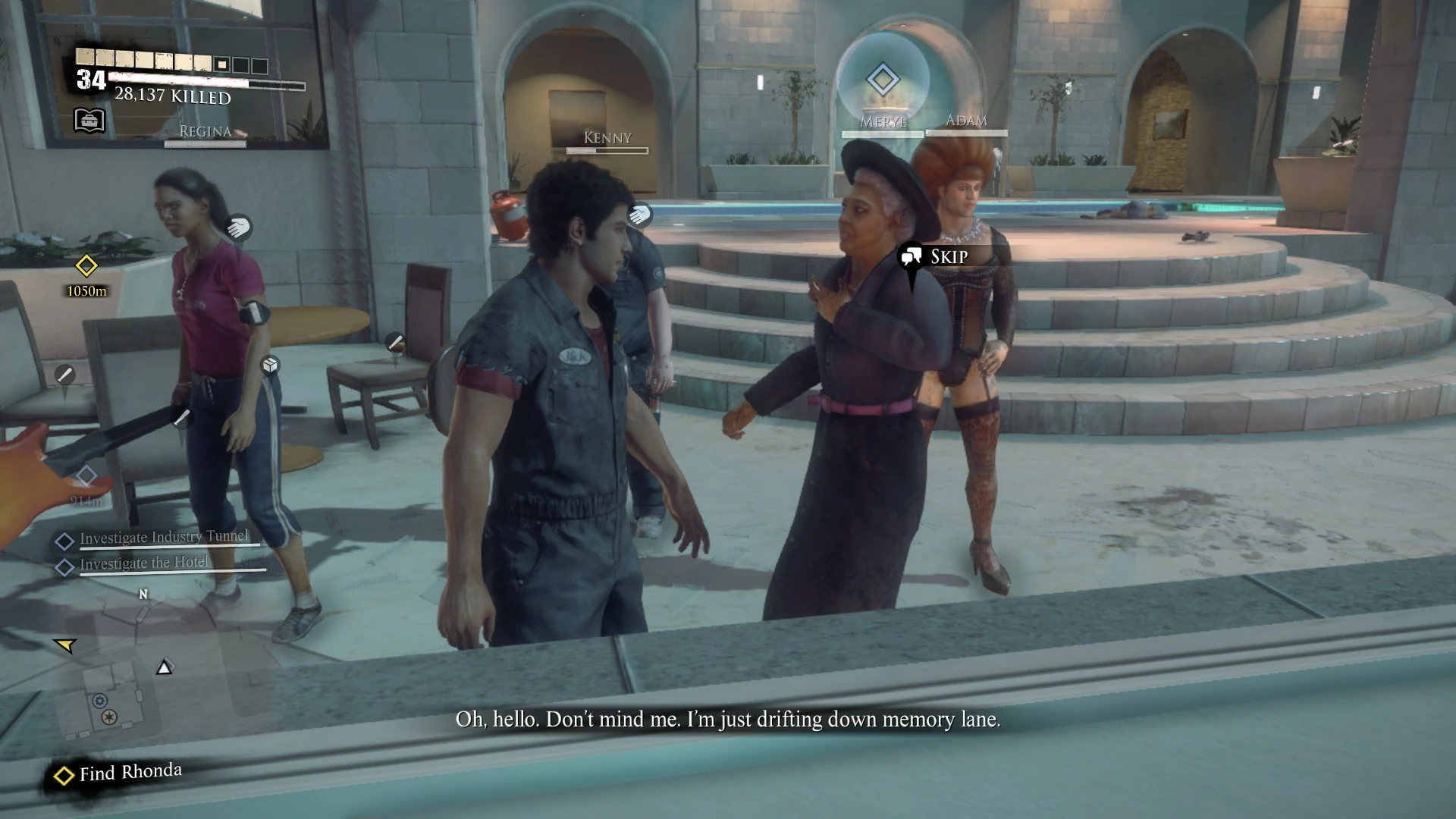Select the baseball bat weapon pickup icon

click(x=64, y=375)
